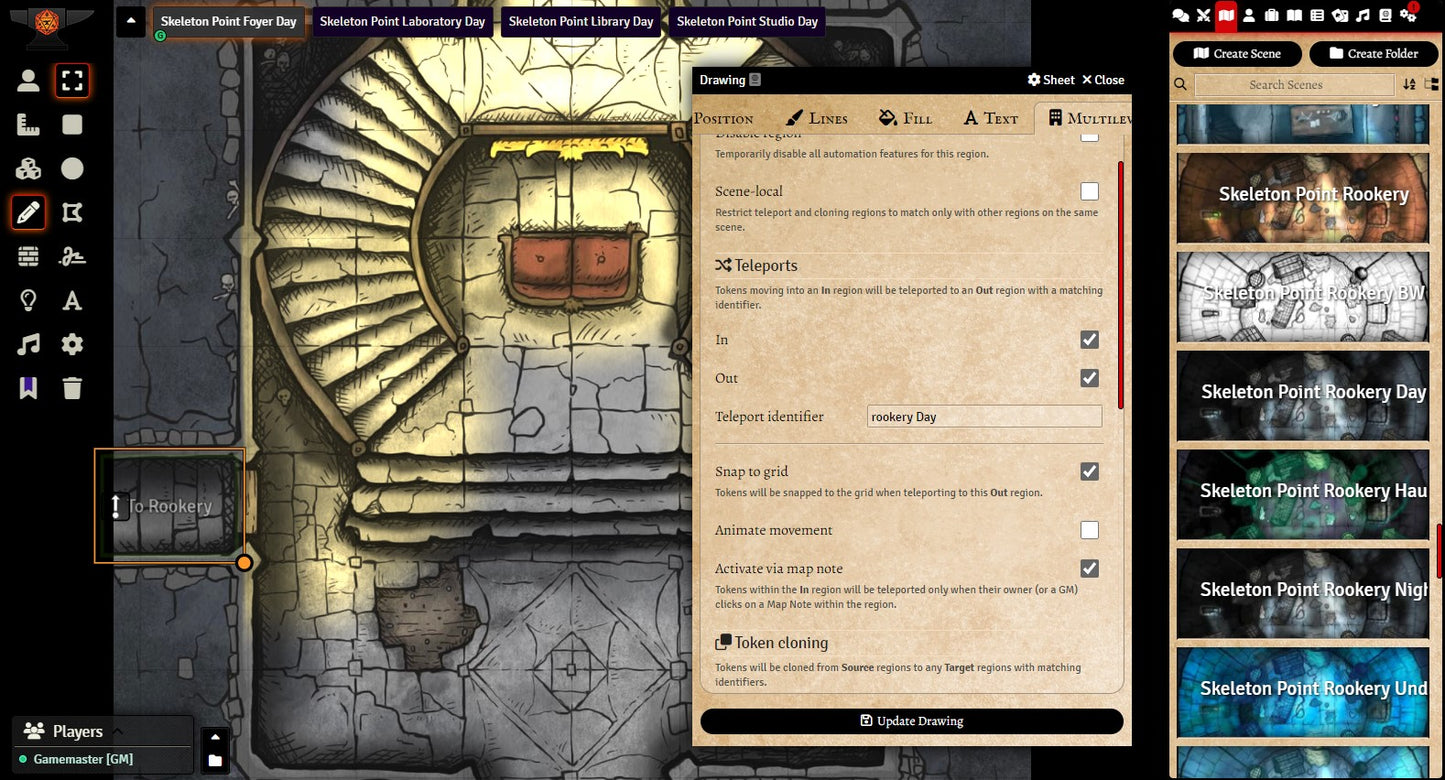This screenshot has width=1445, height=780.
Task: Click the Teleport identifier text field
Action: tap(984, 417)
